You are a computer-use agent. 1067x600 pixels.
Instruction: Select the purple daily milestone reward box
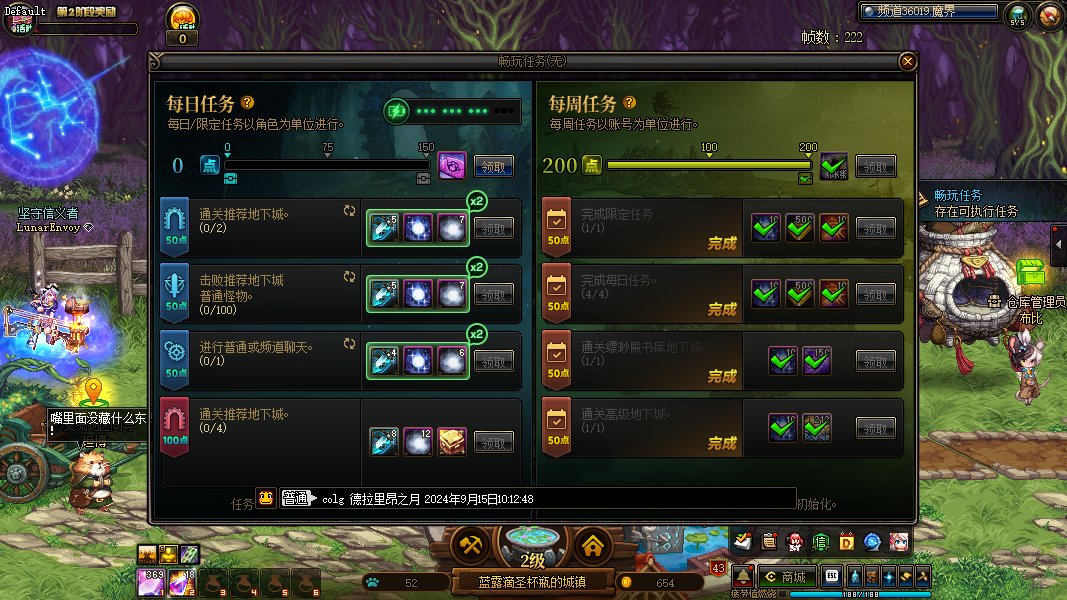(x=452, y=165)
